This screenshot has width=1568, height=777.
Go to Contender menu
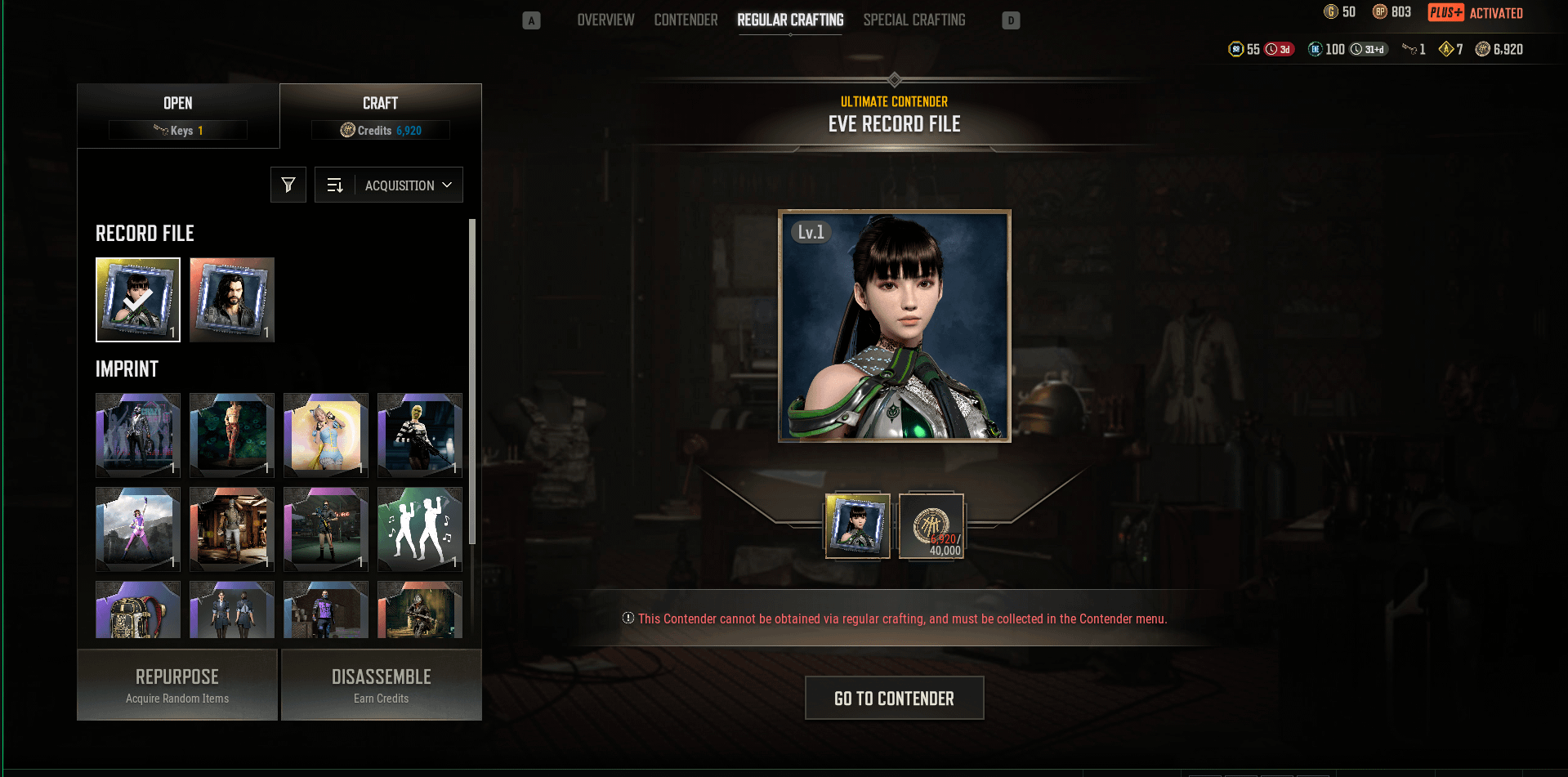point(894,698)
